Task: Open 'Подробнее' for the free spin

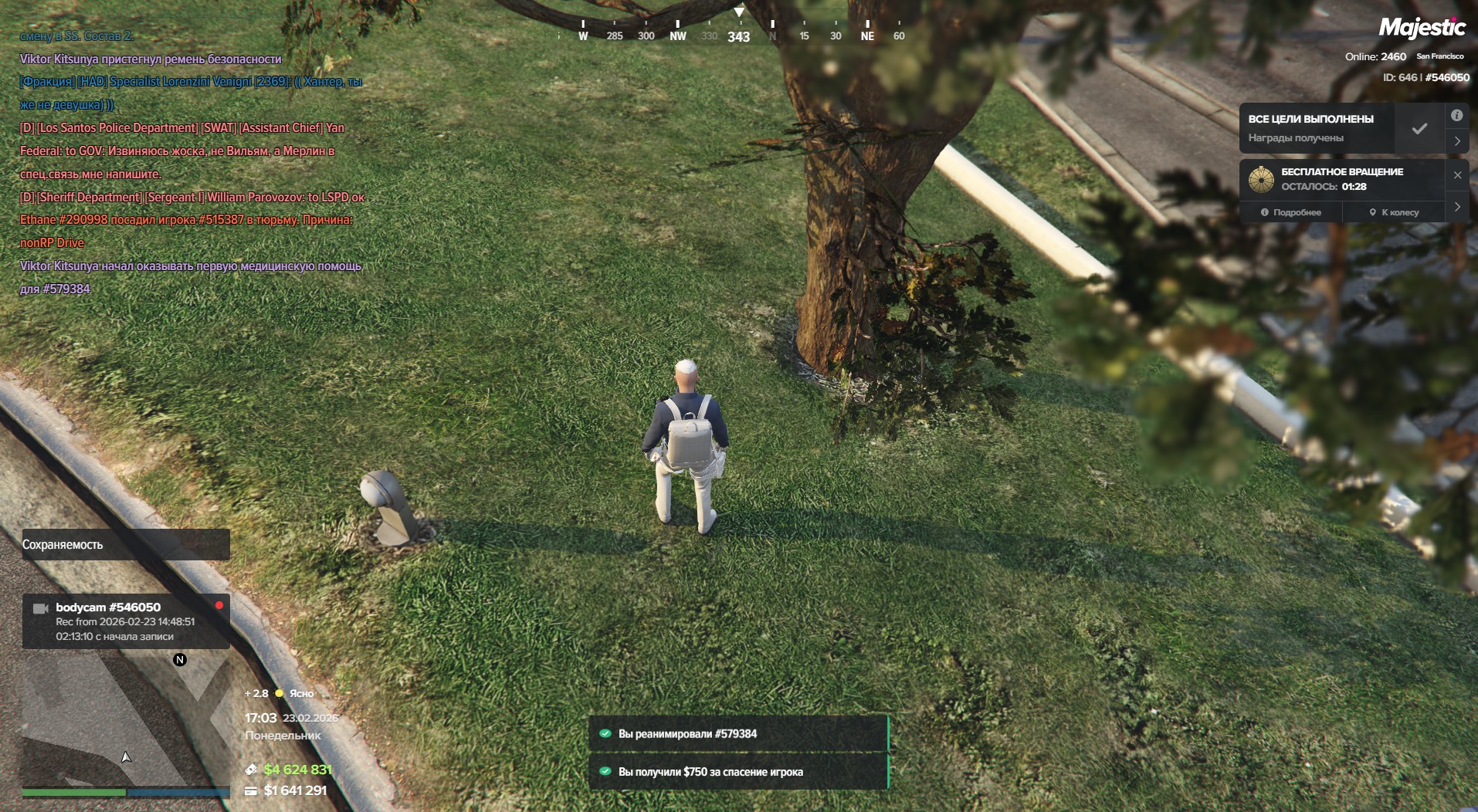Action: (x=1291, y=212)
